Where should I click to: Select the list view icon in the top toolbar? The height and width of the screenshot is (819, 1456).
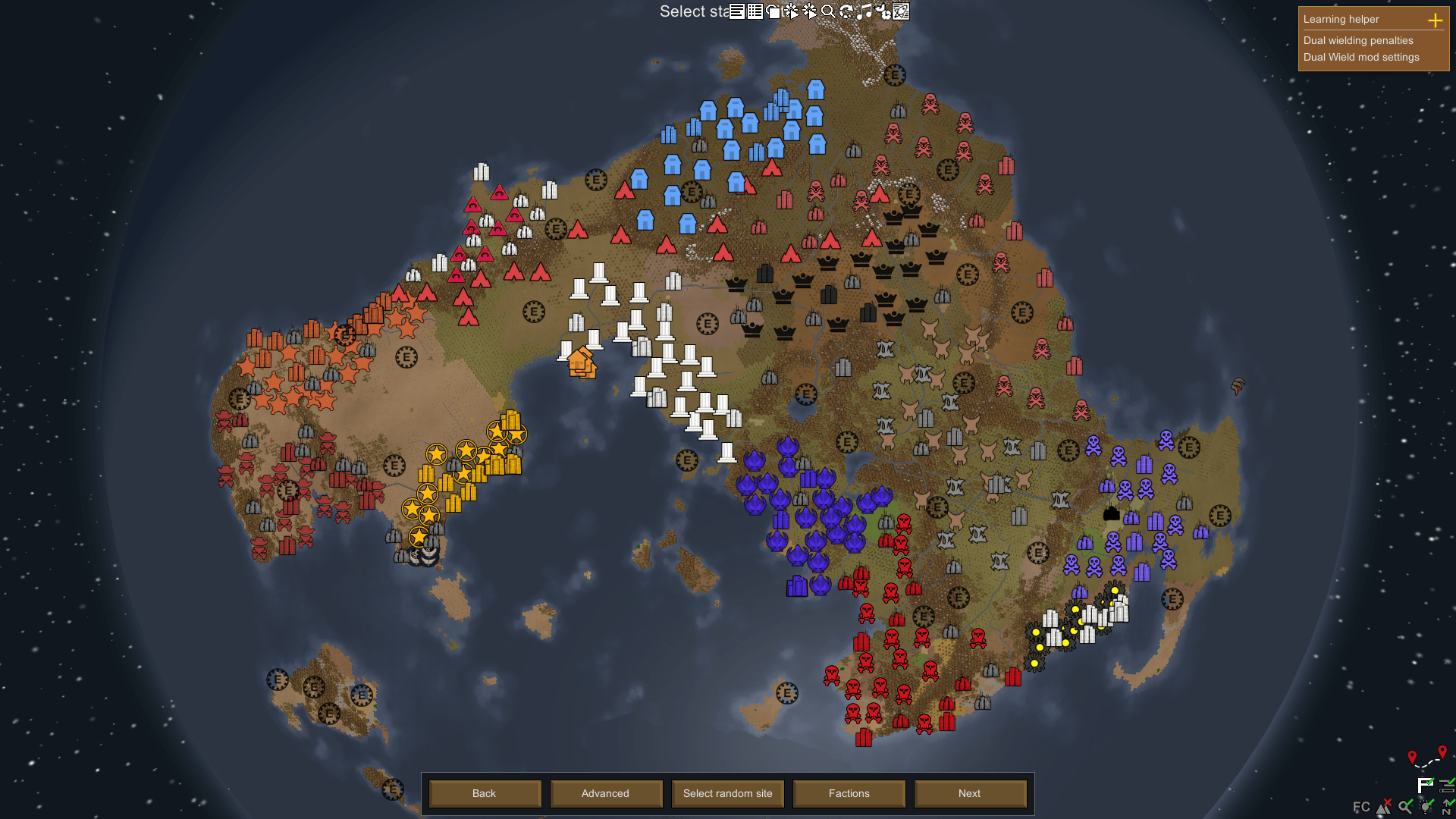click(x=736, y=11)
